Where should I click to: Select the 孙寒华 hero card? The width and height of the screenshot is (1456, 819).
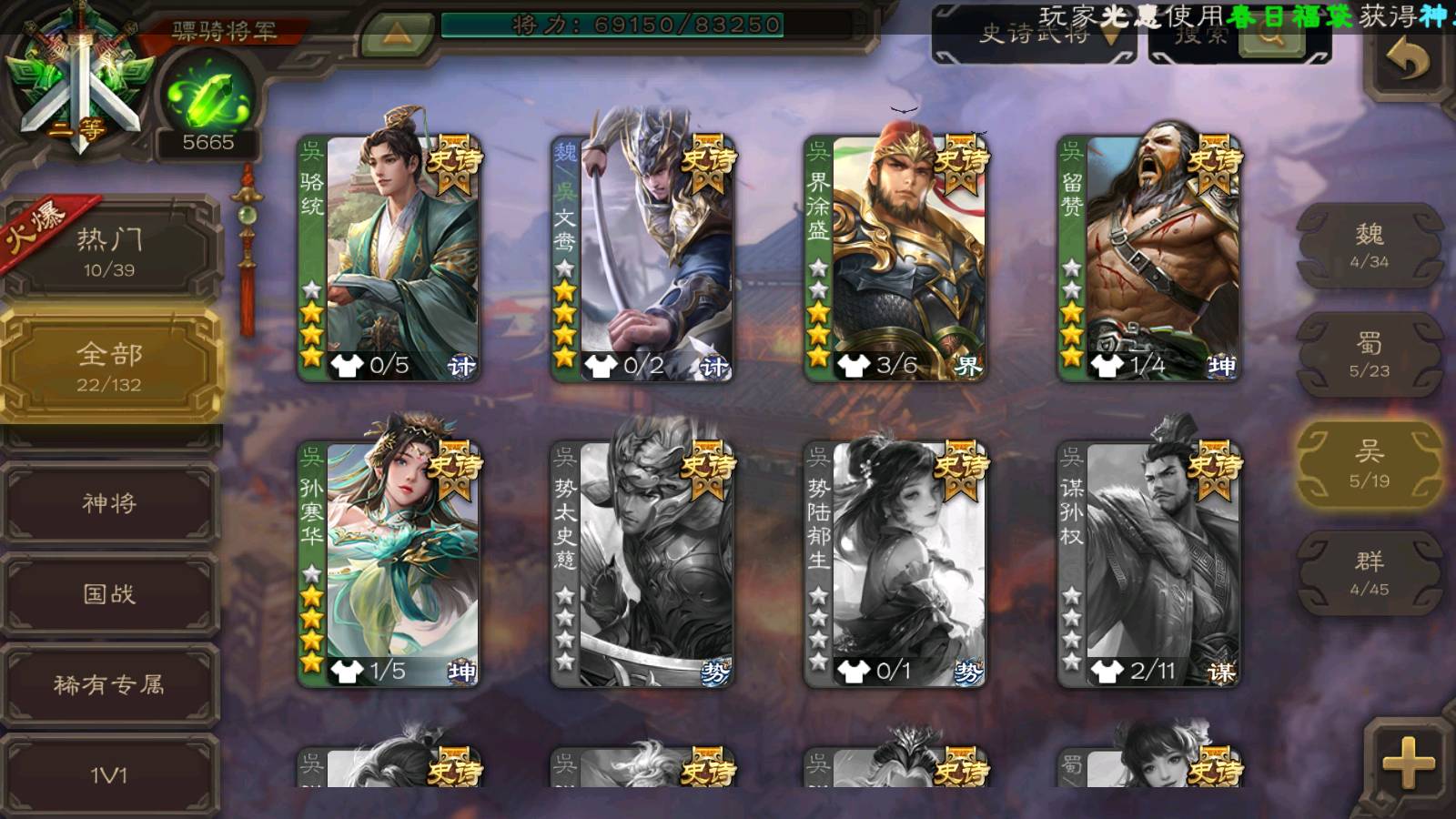point(389,563)
